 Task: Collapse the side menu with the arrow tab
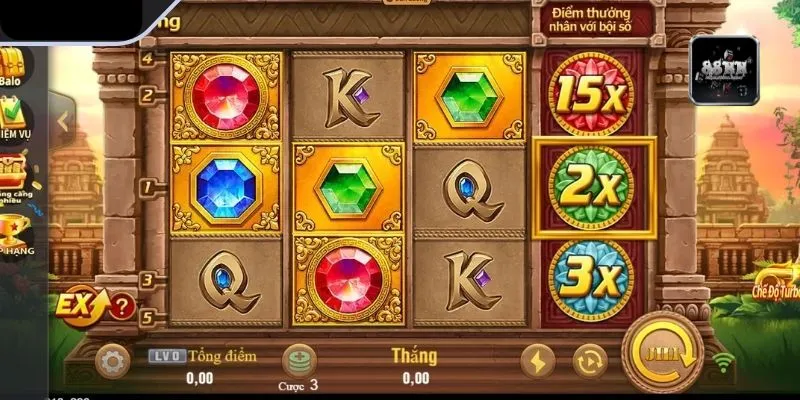[62, 122]
